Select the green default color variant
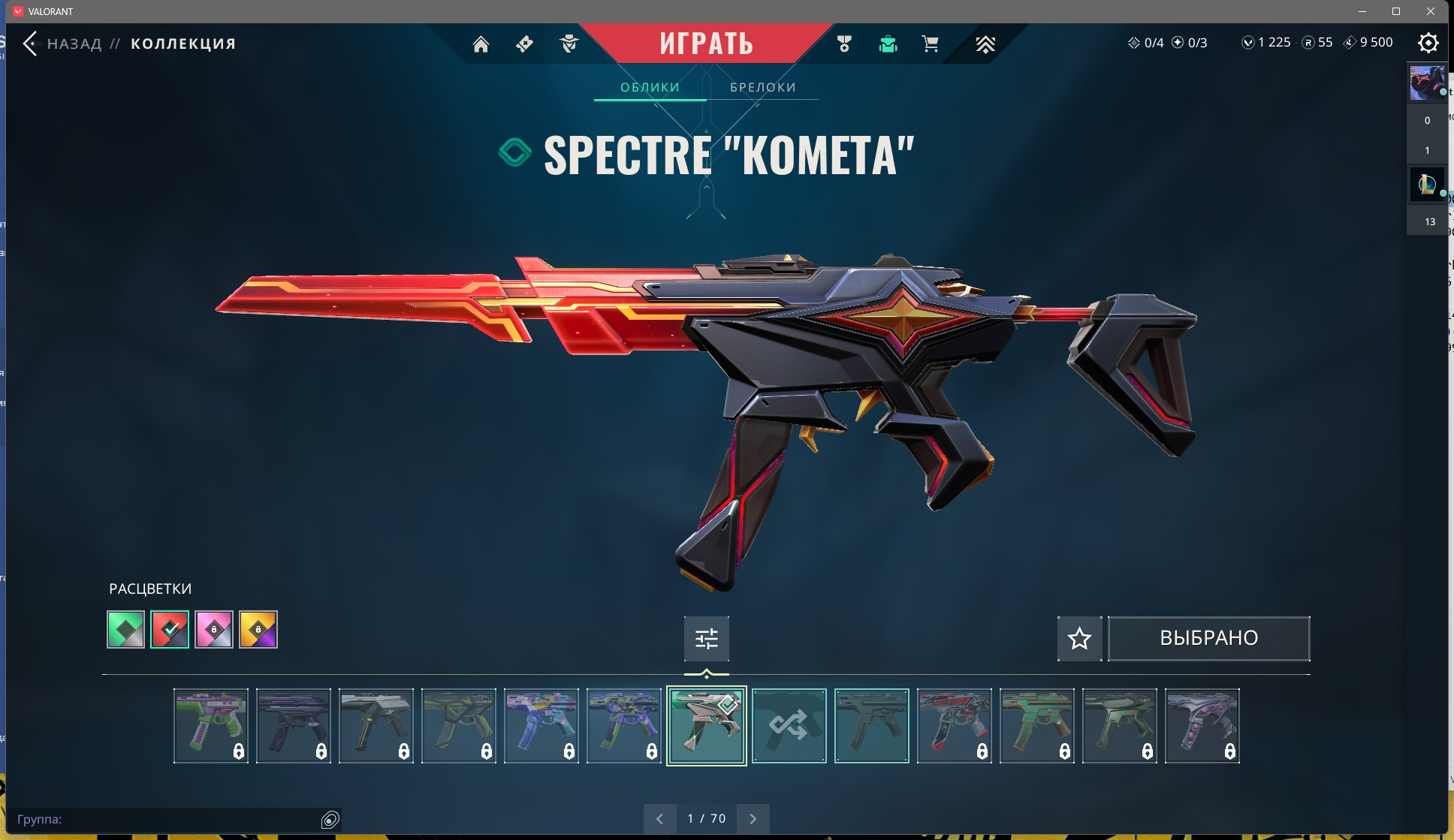The width and height of the screenshot is (1454, 840). (125, 629)
